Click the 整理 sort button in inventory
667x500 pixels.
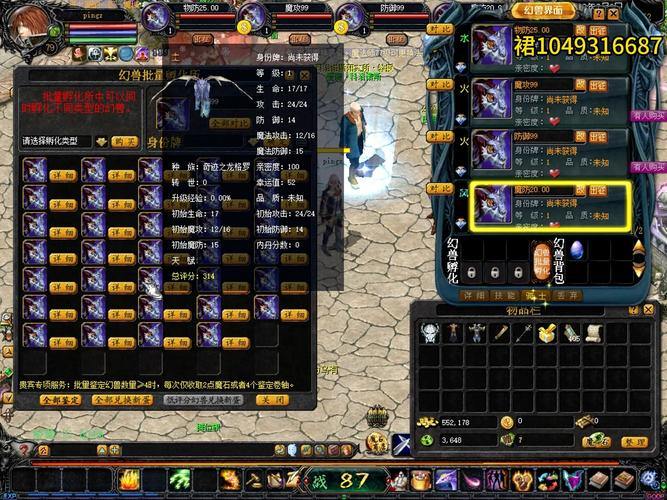[632, 441]
